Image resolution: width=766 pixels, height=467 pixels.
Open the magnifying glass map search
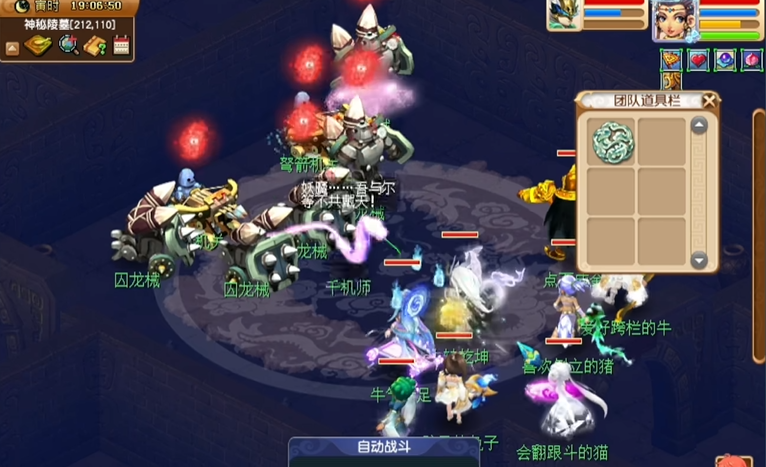[x=68, y=45]
